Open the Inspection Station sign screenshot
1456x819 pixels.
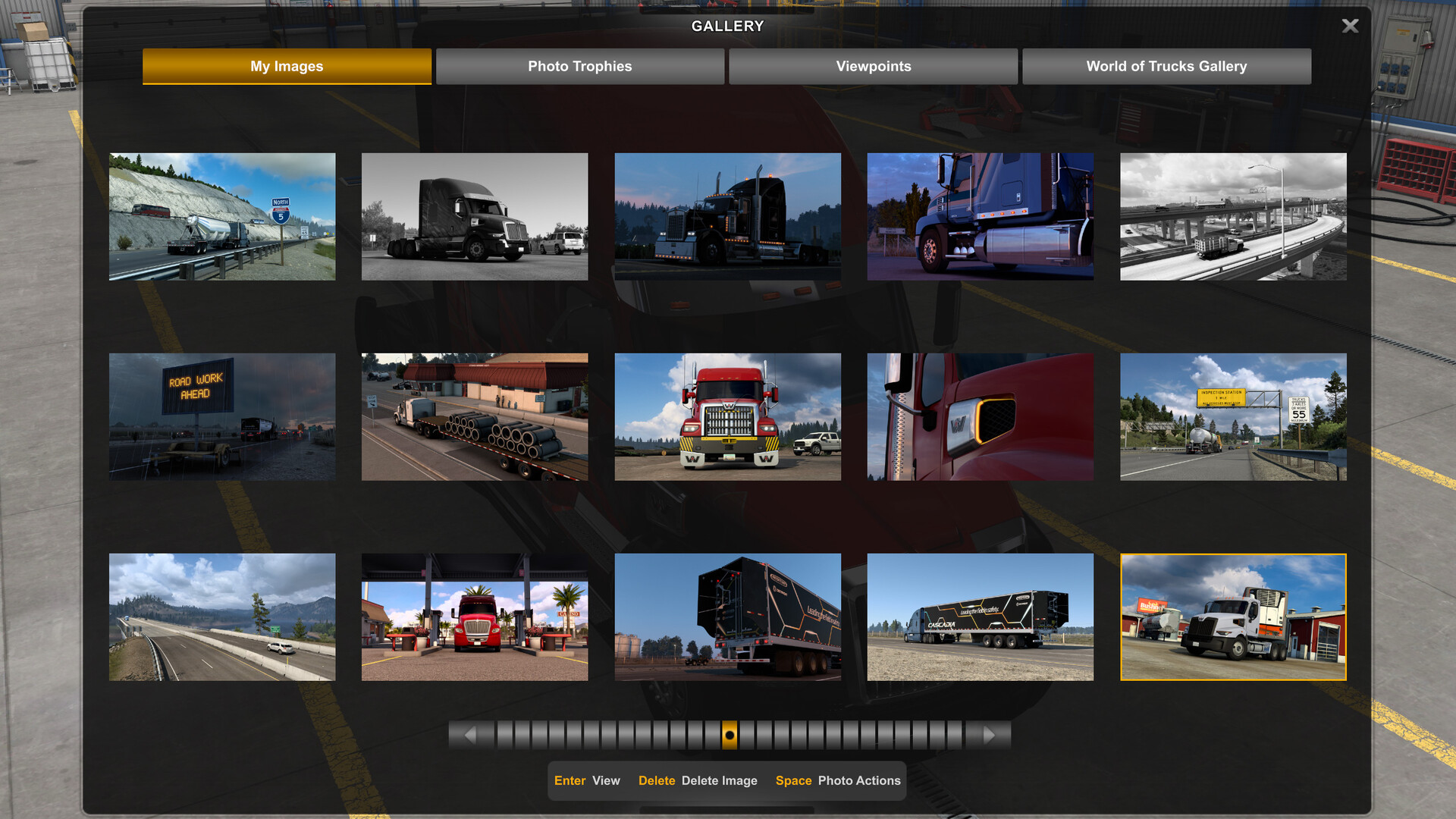[x=1232, y=416]
